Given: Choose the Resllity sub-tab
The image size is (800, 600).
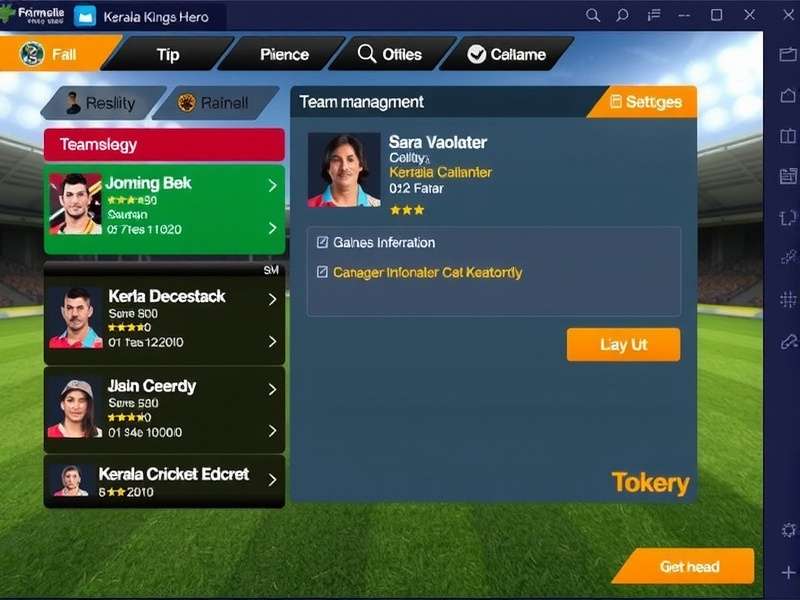Looking at the screenshot, I should 101,103.
